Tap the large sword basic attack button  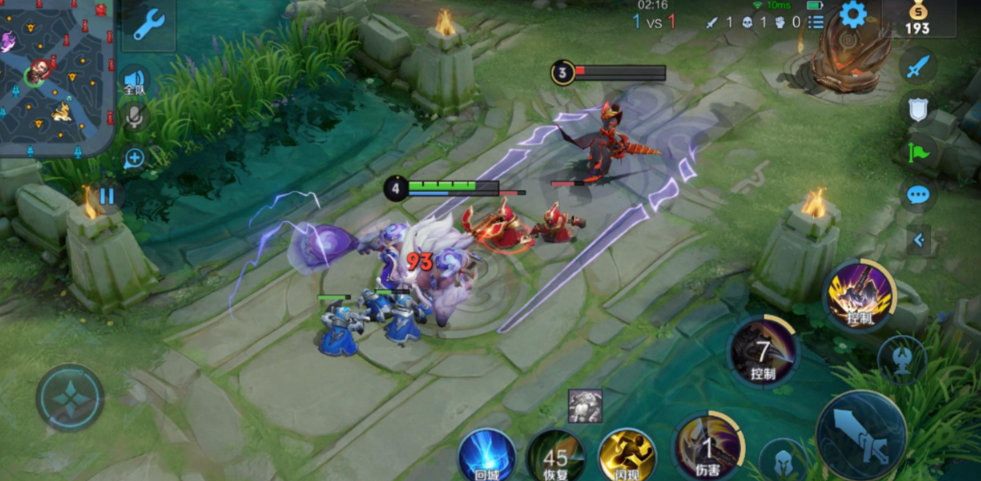click(x=860, y=434)
